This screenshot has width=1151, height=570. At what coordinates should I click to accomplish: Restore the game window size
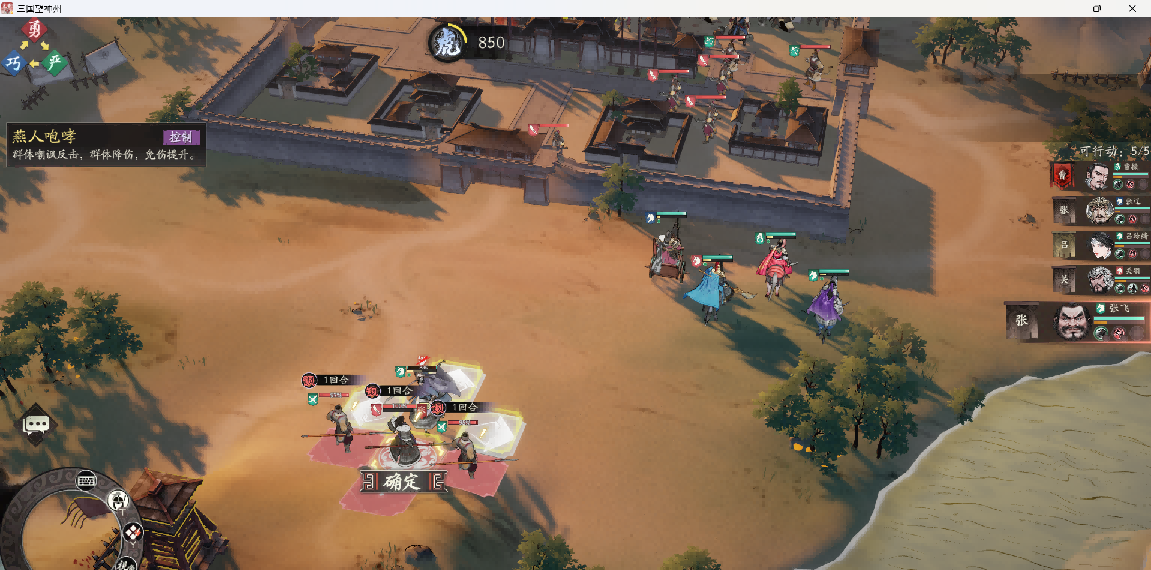(1097, 8)
